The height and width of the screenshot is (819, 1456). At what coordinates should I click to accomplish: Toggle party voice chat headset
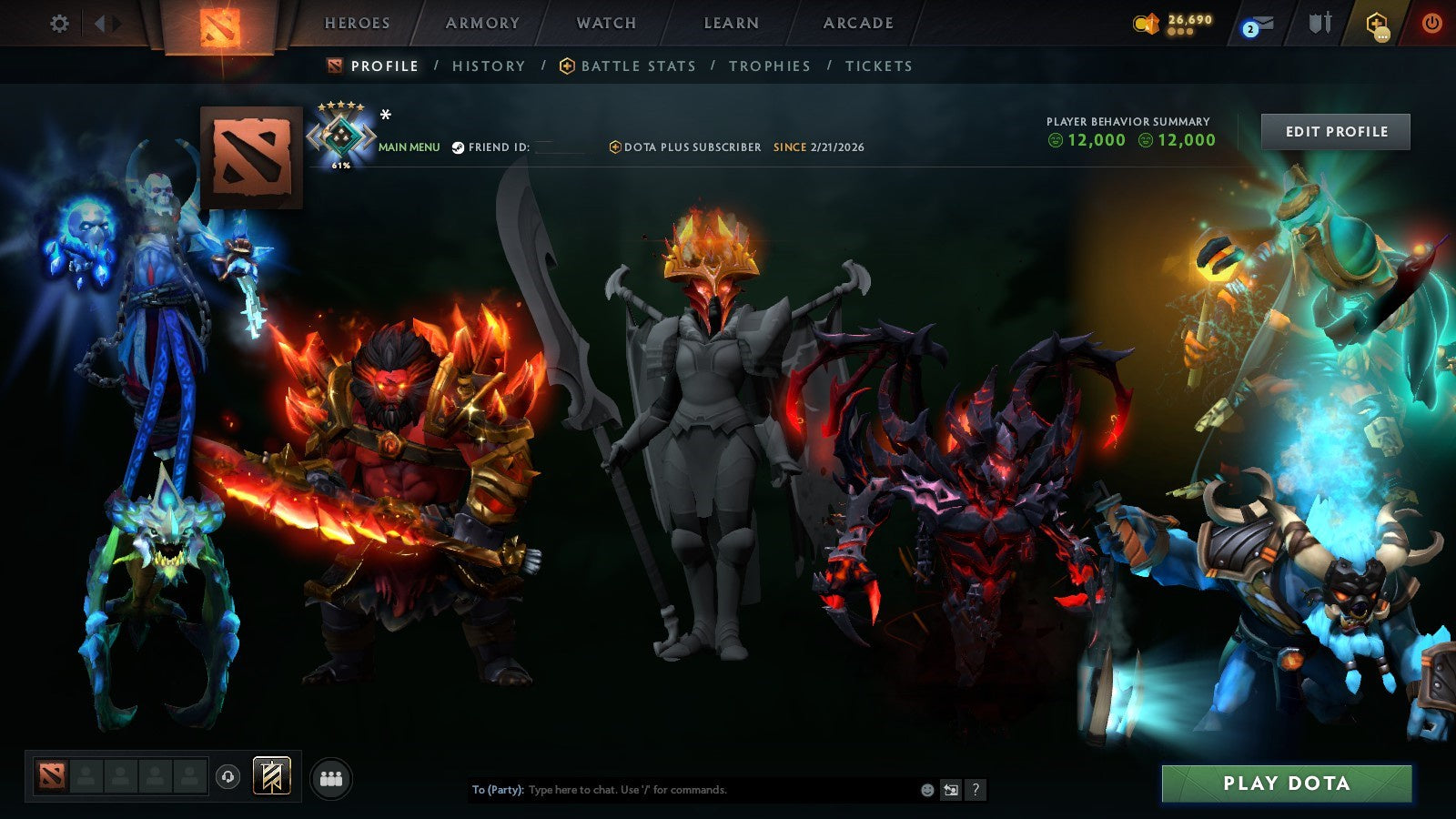click(x=227, y=777)
